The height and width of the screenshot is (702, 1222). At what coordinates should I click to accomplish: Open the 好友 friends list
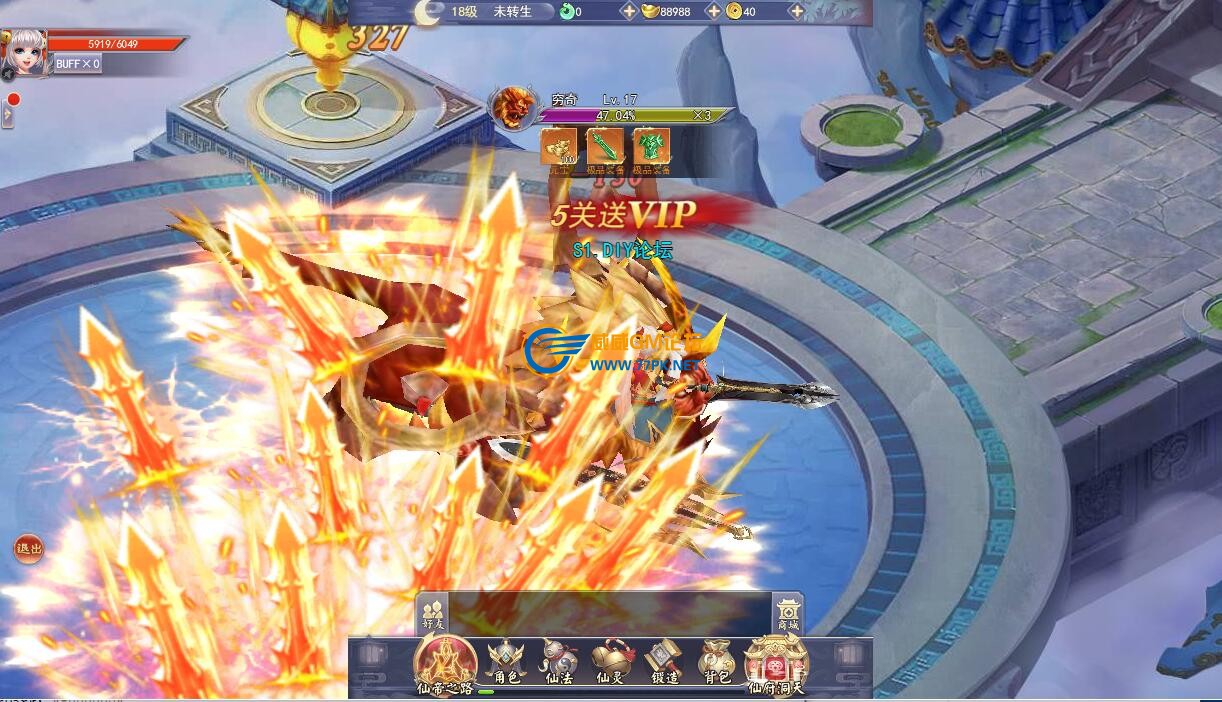click(x=433, y=614)
